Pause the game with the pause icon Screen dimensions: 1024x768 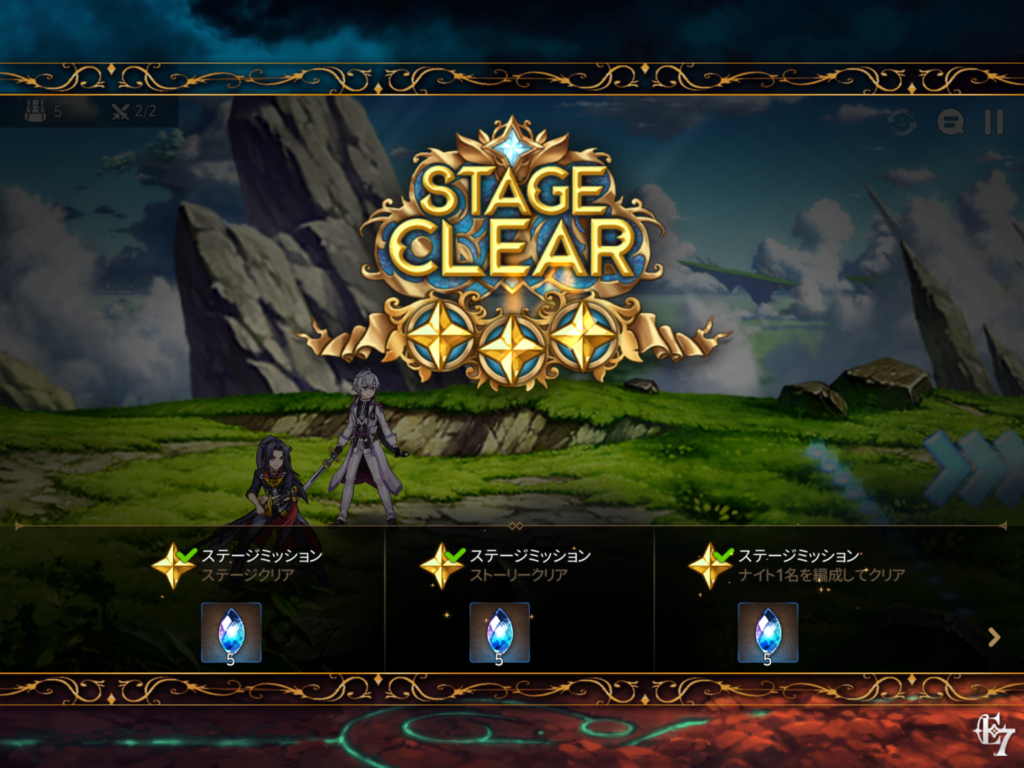point(993,122)
